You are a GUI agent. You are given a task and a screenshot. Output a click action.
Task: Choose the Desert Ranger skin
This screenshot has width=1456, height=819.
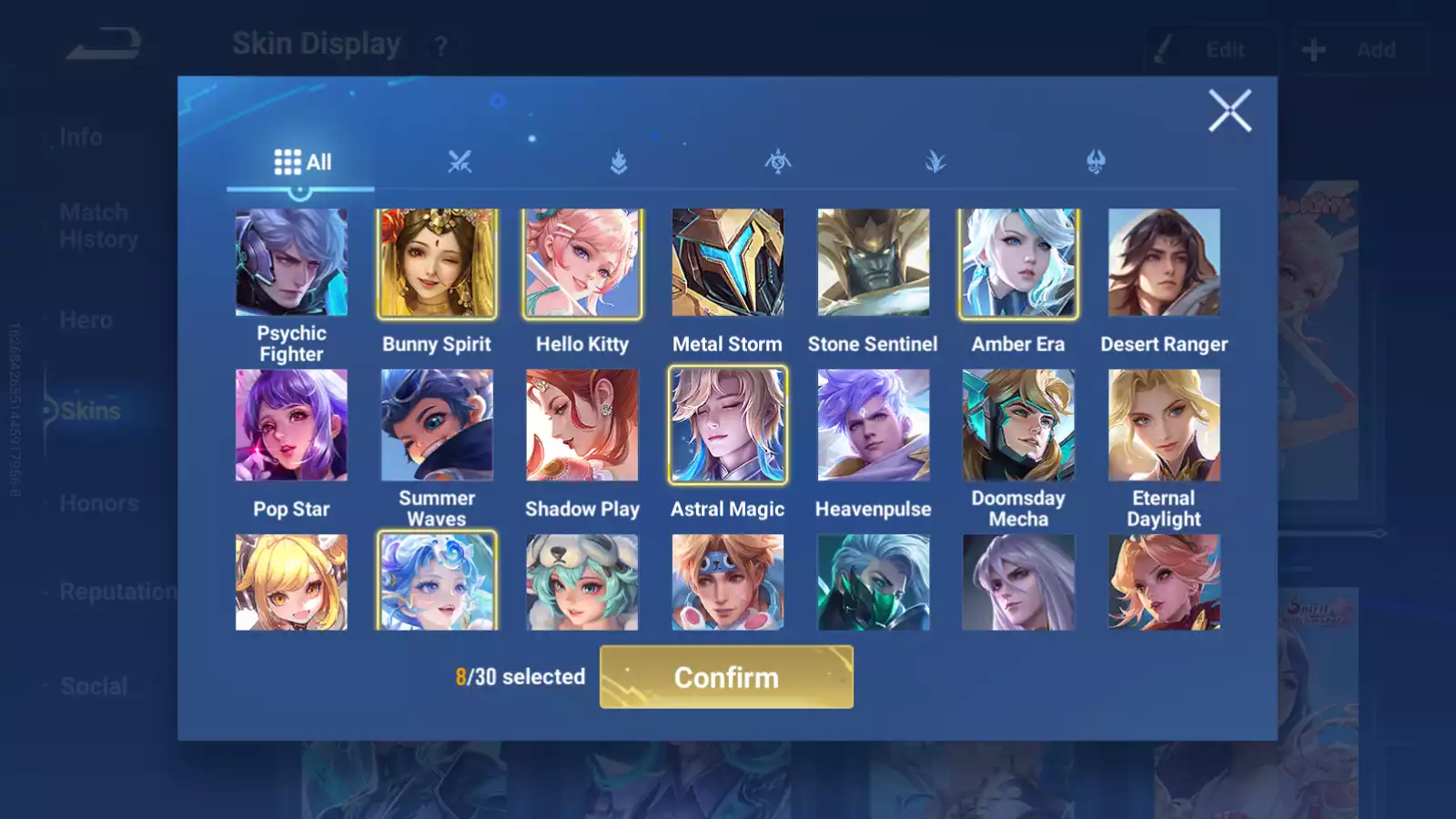tap(1164, 262)
